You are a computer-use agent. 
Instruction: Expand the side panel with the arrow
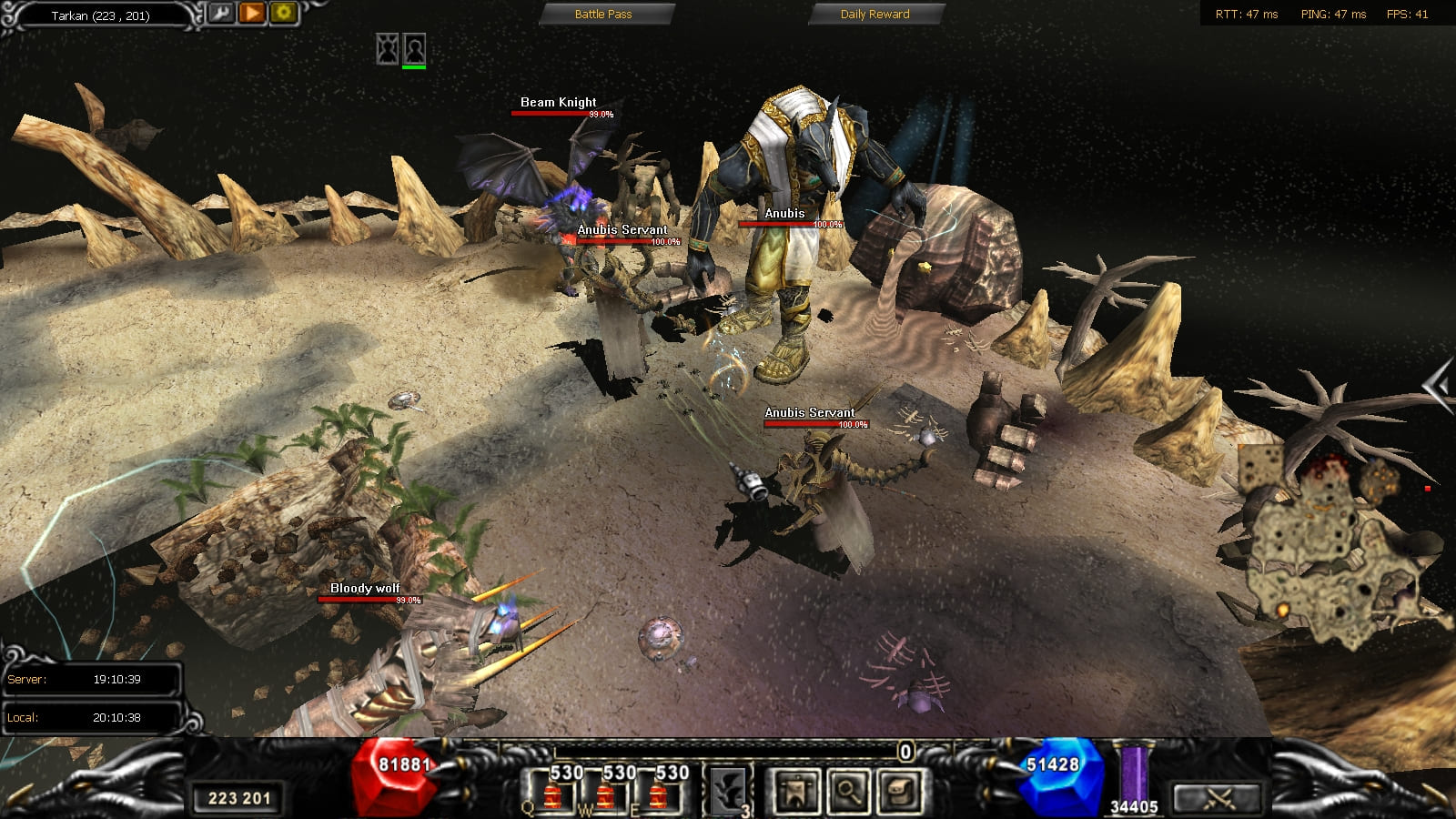pos(1438,387)
